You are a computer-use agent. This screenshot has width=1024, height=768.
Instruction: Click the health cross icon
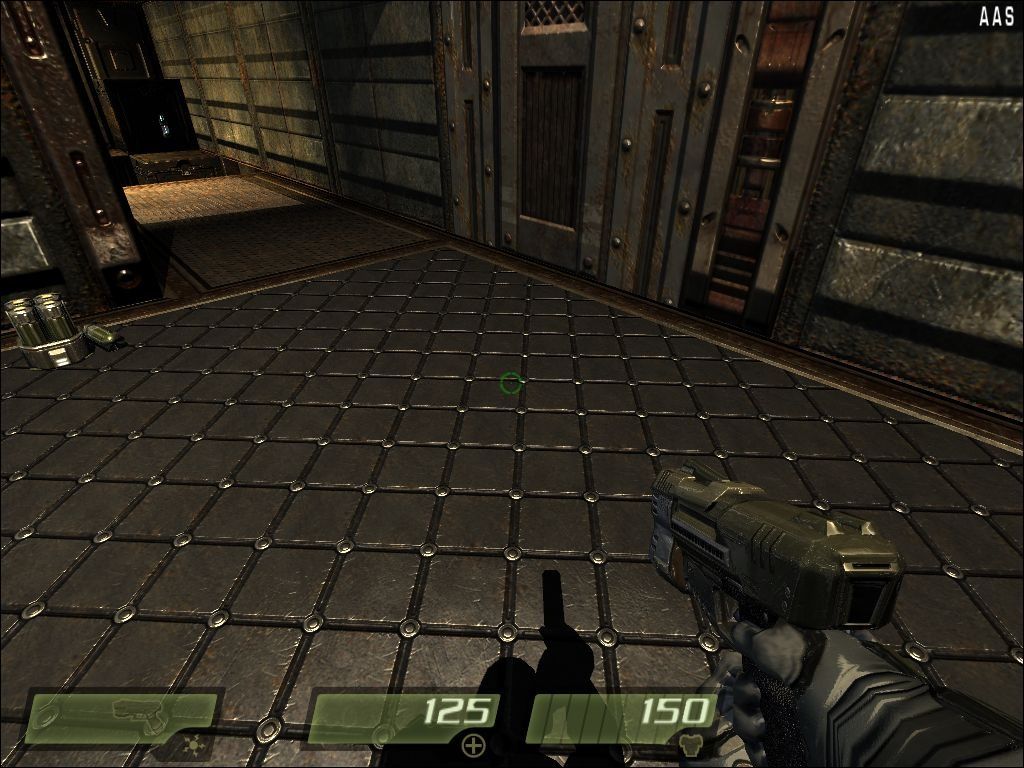tap(472, 744)
